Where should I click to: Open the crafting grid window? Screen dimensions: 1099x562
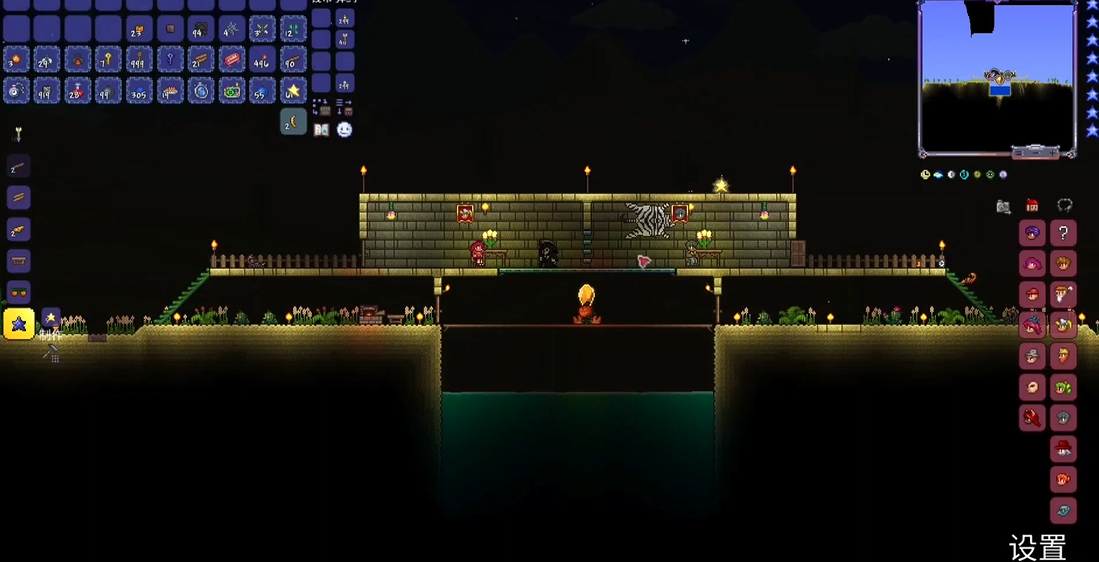coord(50,352)
